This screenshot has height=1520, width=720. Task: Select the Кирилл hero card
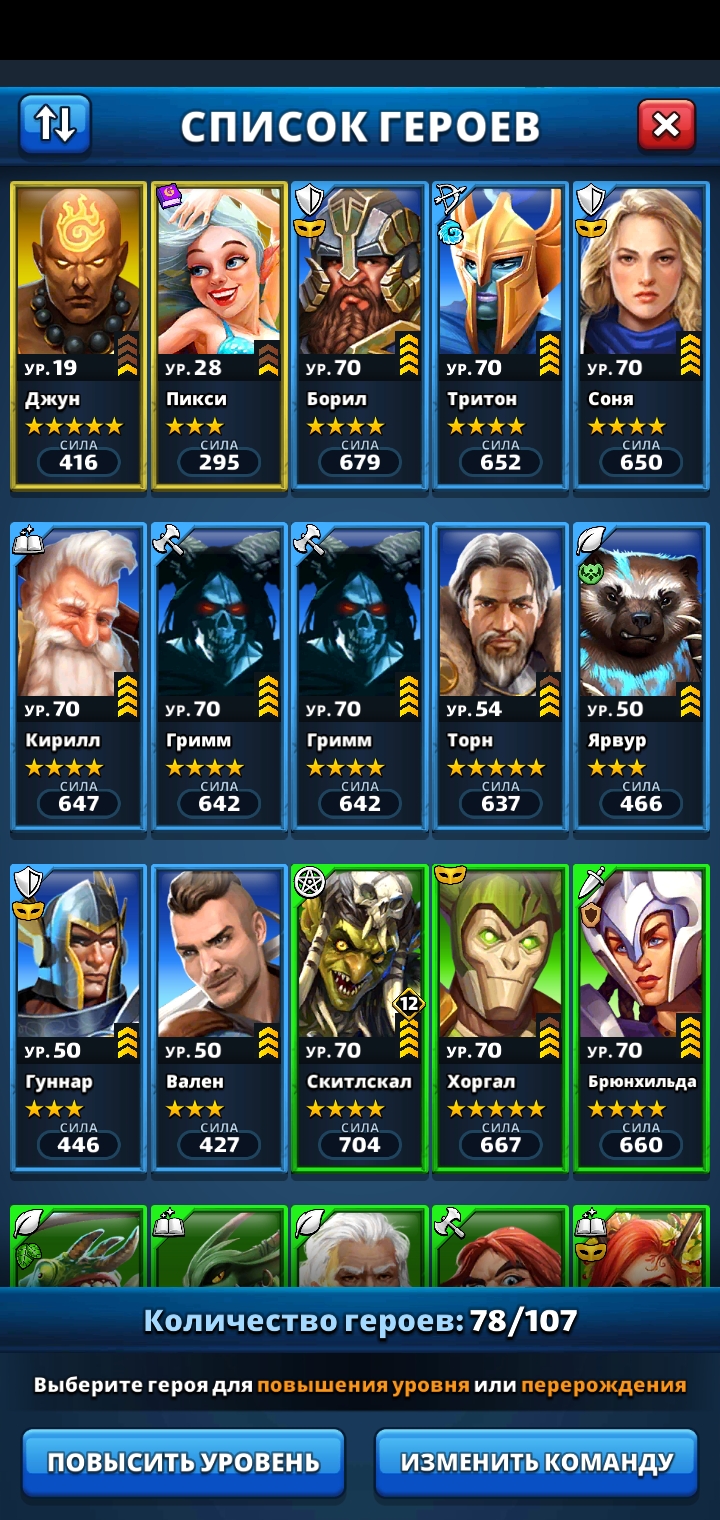tap(79, 677)
